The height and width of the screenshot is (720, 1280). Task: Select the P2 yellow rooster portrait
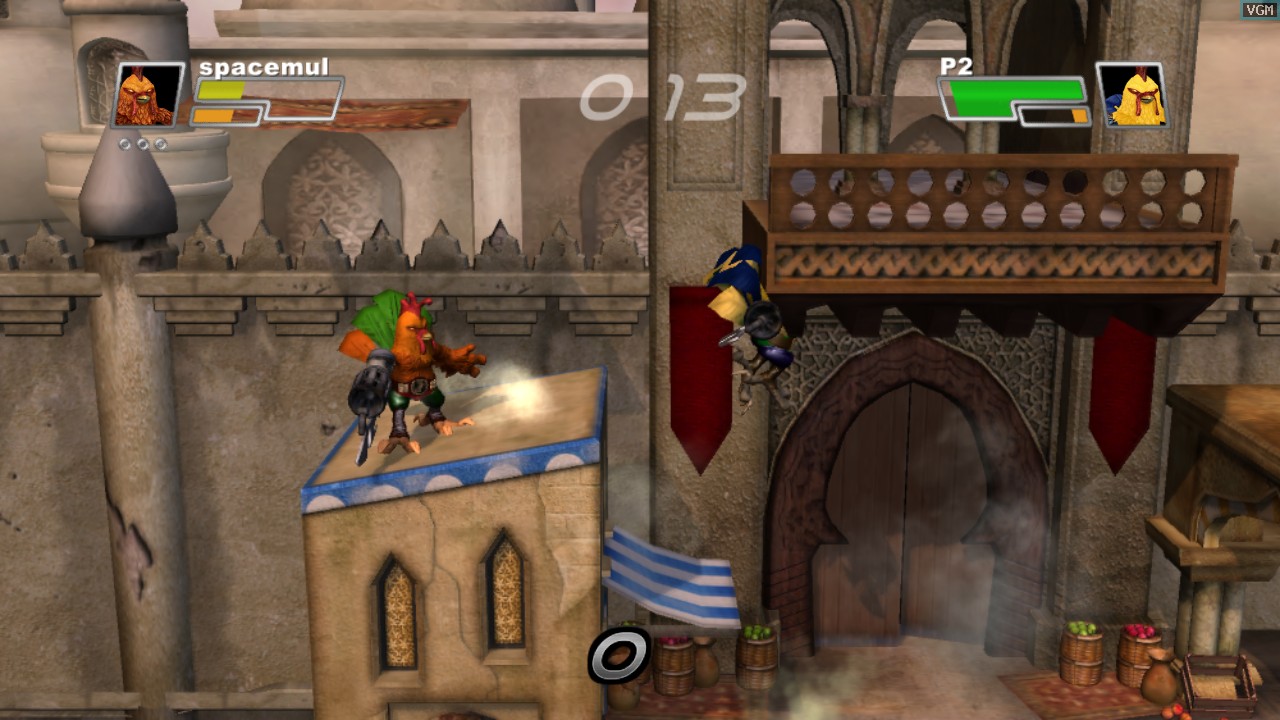coord(1131,95)
